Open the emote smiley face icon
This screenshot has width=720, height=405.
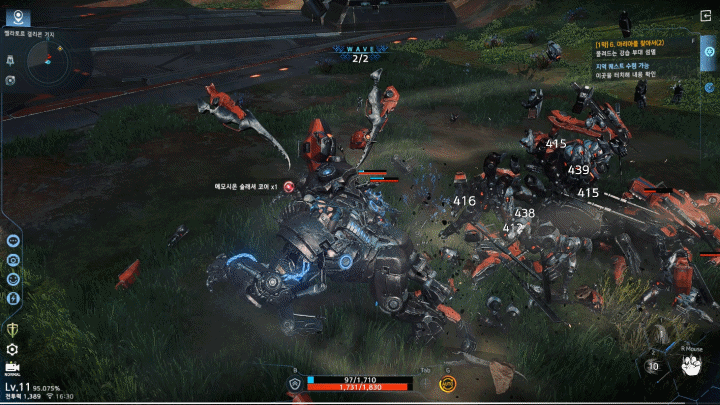(14, 278)
